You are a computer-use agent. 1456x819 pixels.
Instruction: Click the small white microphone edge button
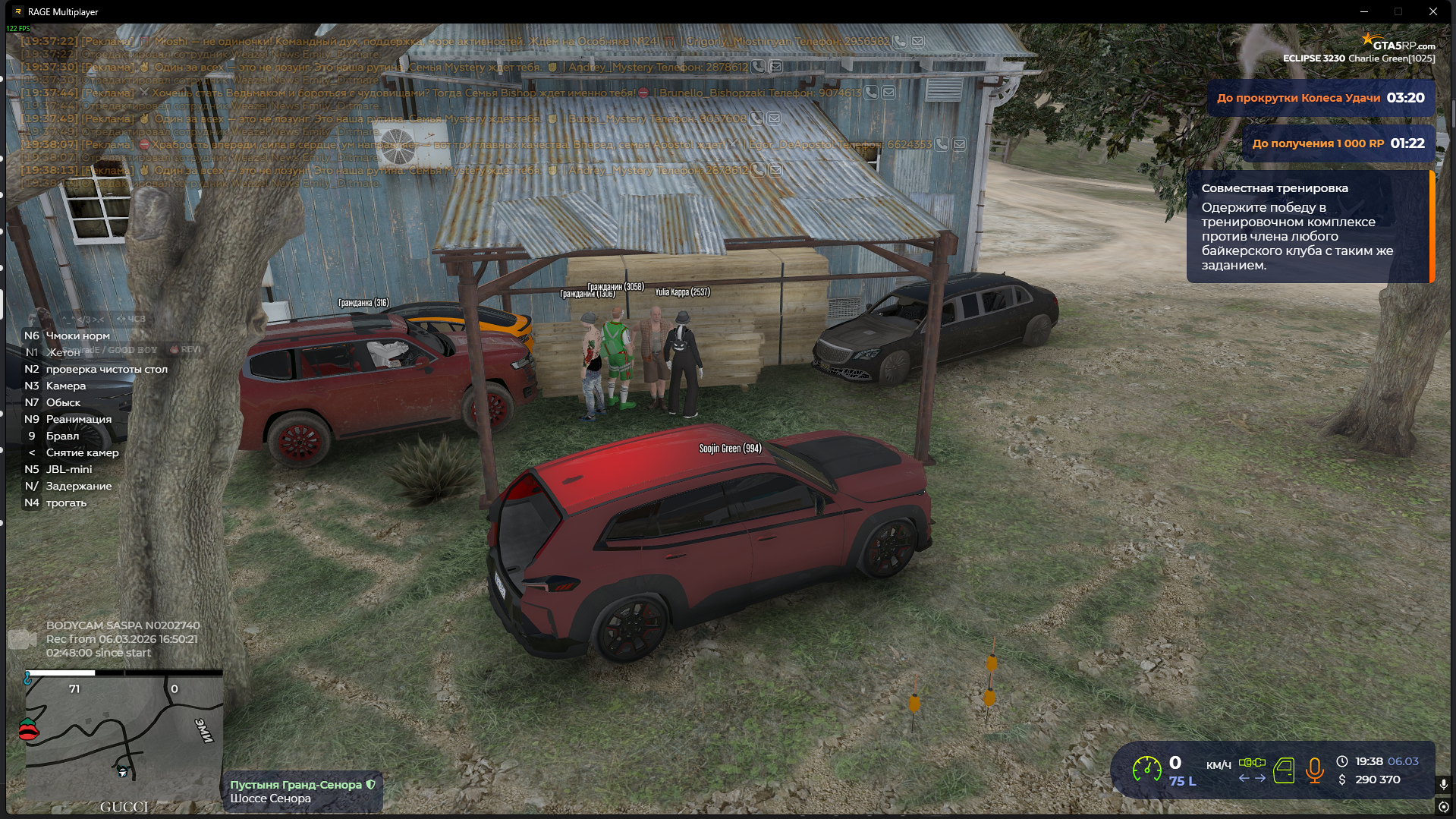pyautogui.click(x=1443, y=785)
